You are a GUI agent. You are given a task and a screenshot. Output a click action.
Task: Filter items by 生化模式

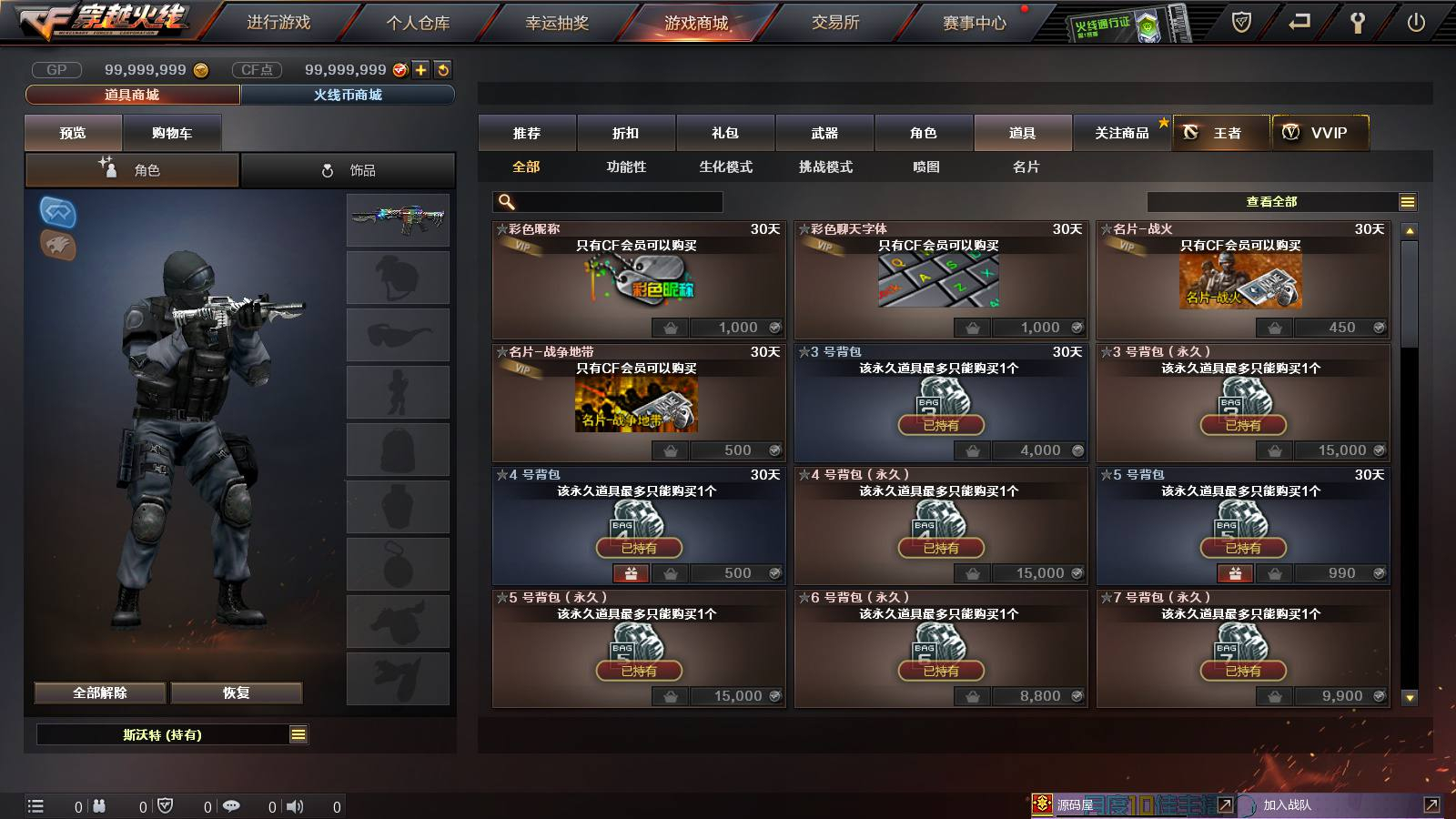click(725, 167)
